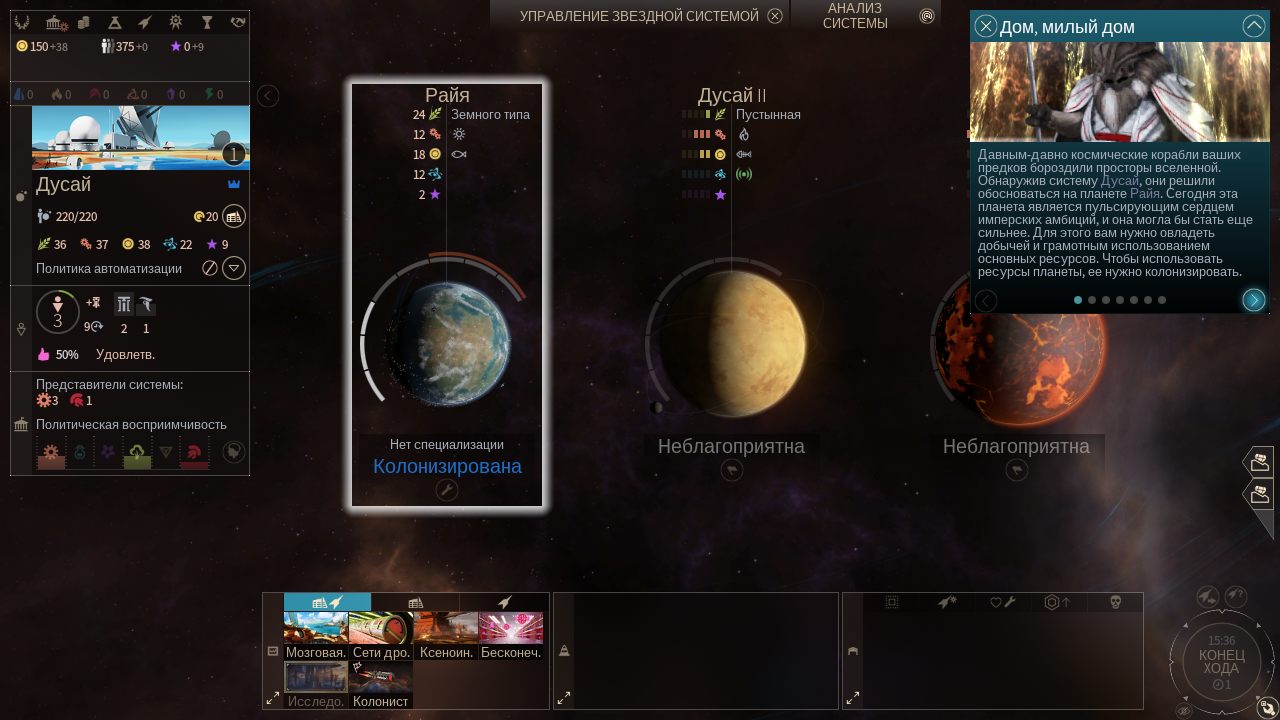Open the research flask screen

click(x=115, y=22)
